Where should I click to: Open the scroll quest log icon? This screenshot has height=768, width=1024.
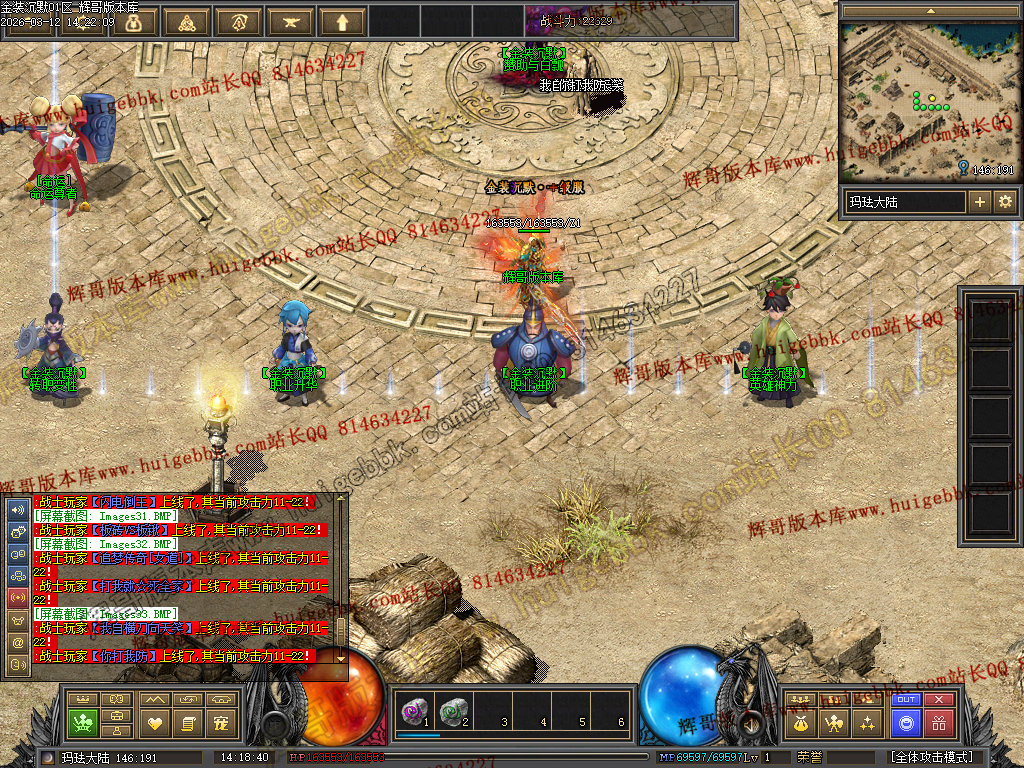tap(187, 722)
